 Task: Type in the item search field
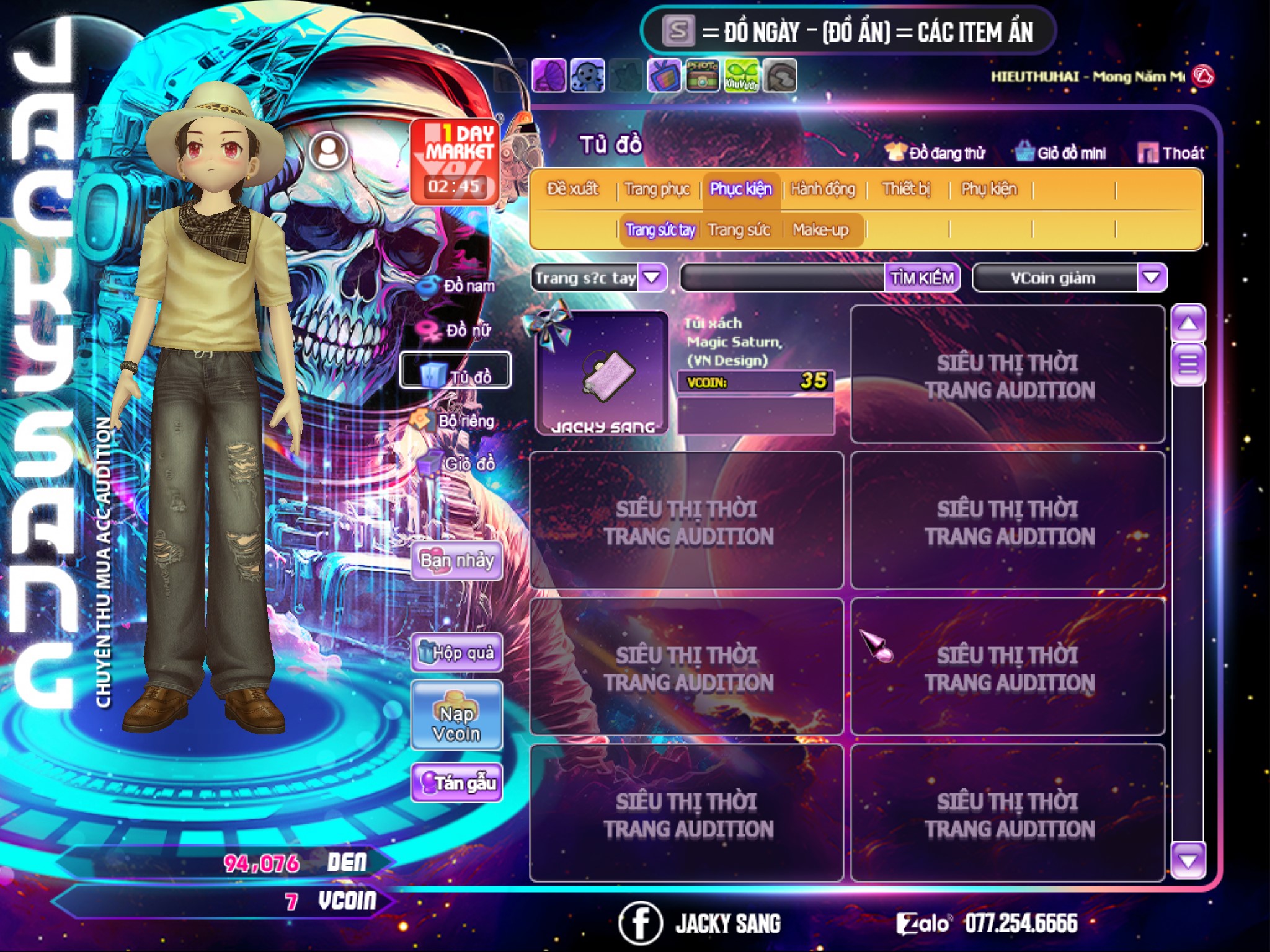(x=783, y=278)
